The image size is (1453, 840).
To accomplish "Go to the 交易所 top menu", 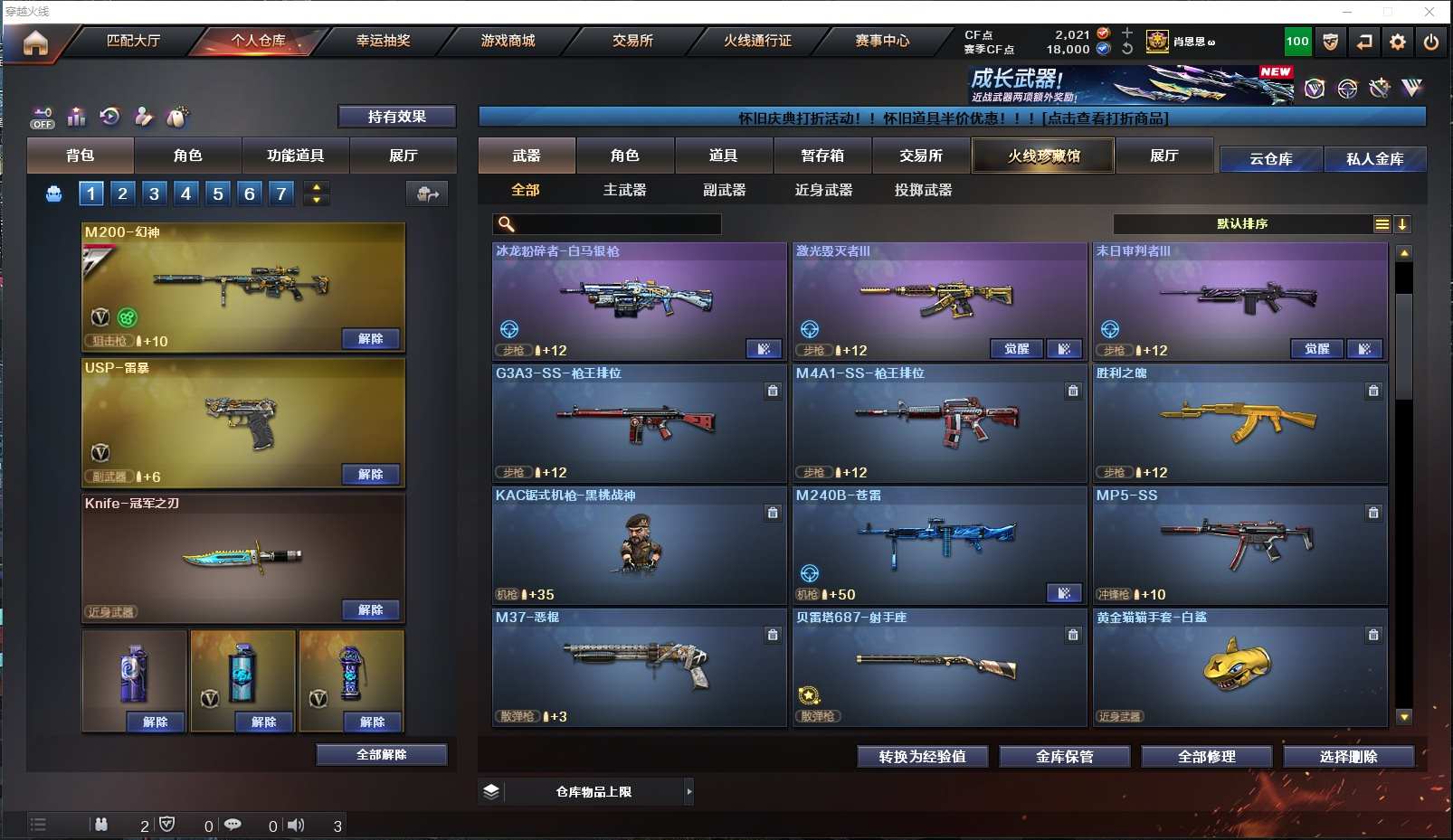I will pos(632,41).
